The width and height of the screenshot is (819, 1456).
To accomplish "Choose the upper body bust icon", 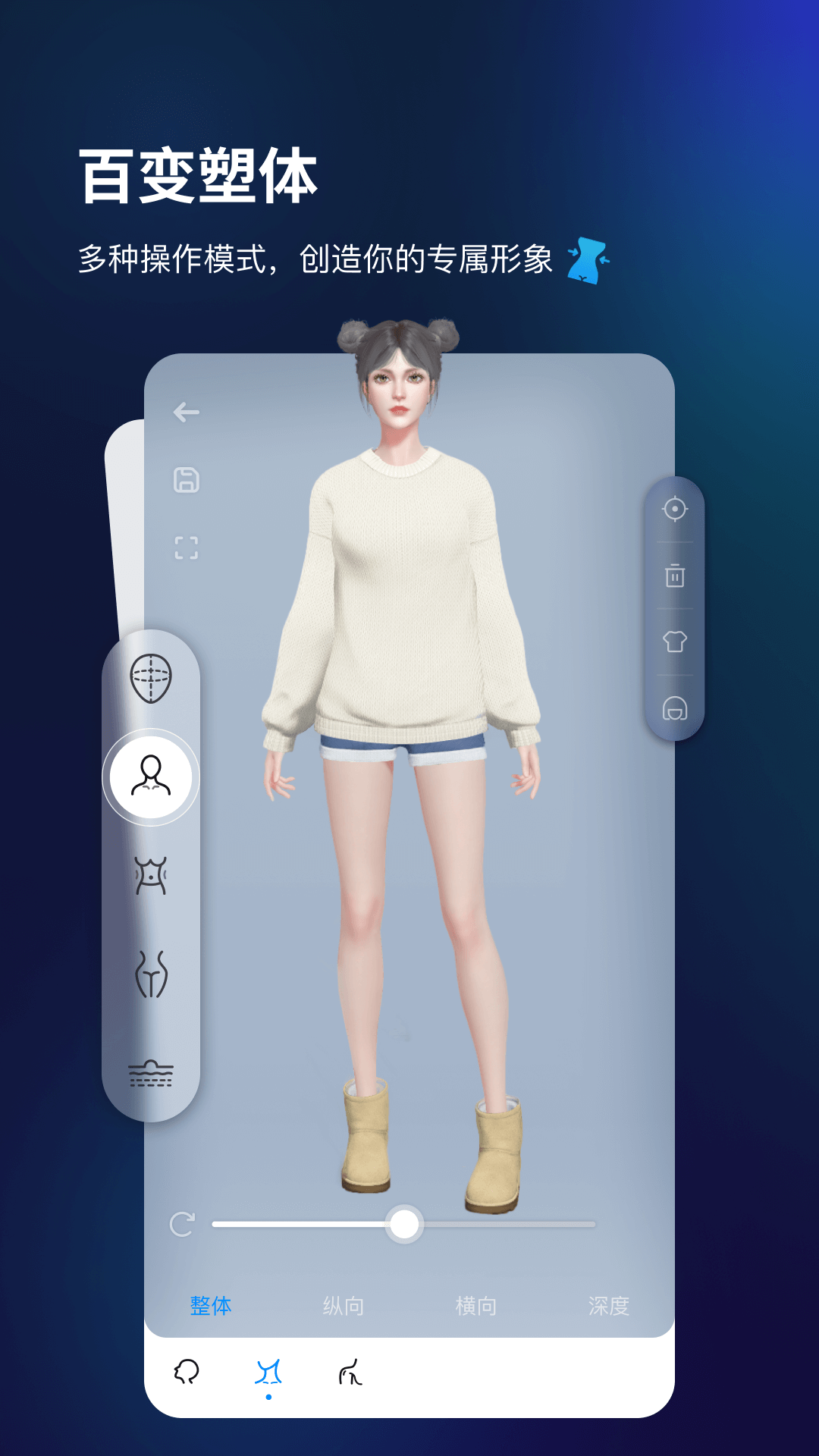I will pos(151,777).
